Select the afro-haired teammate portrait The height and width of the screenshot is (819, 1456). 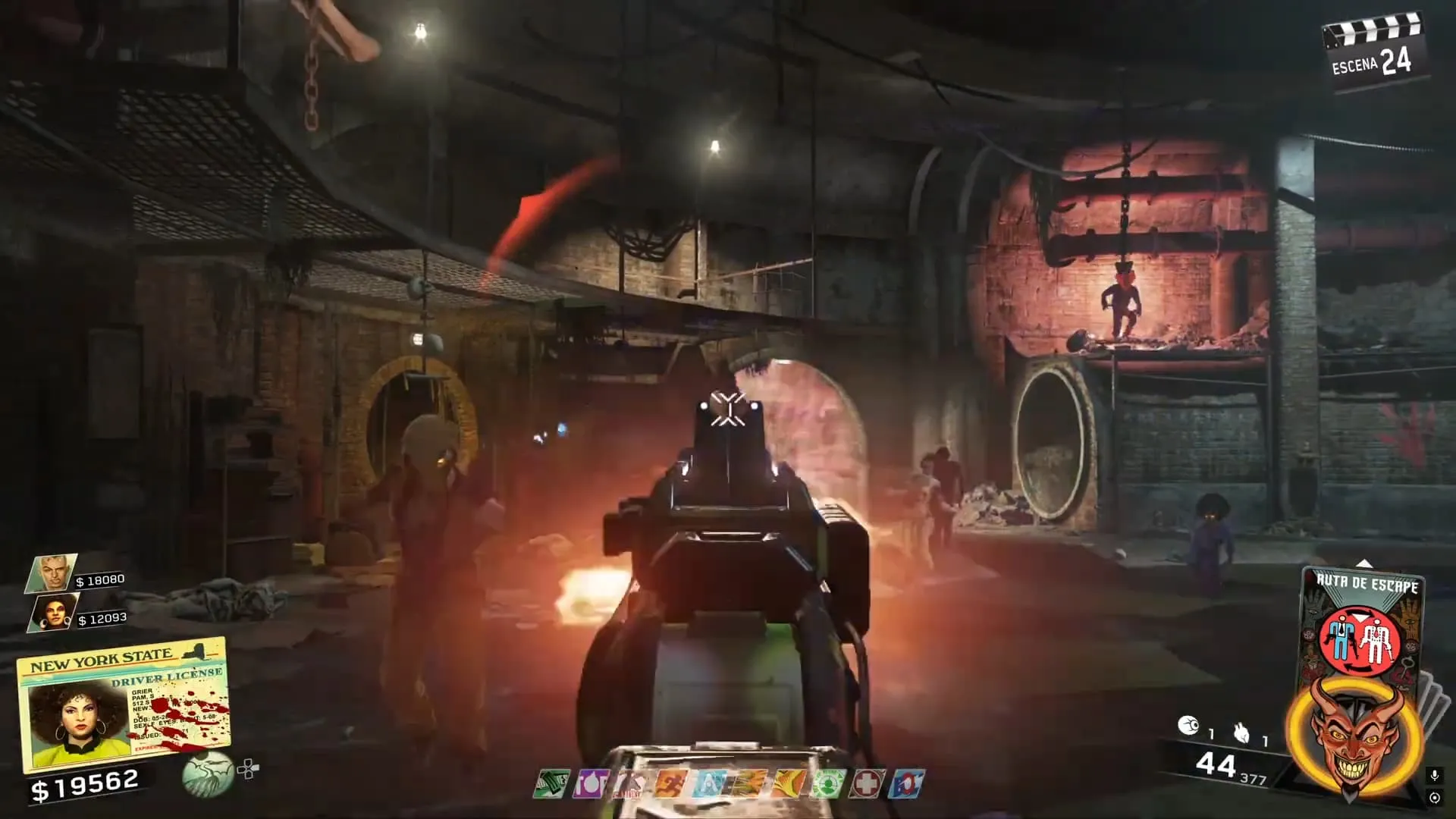tap(52, 613)
